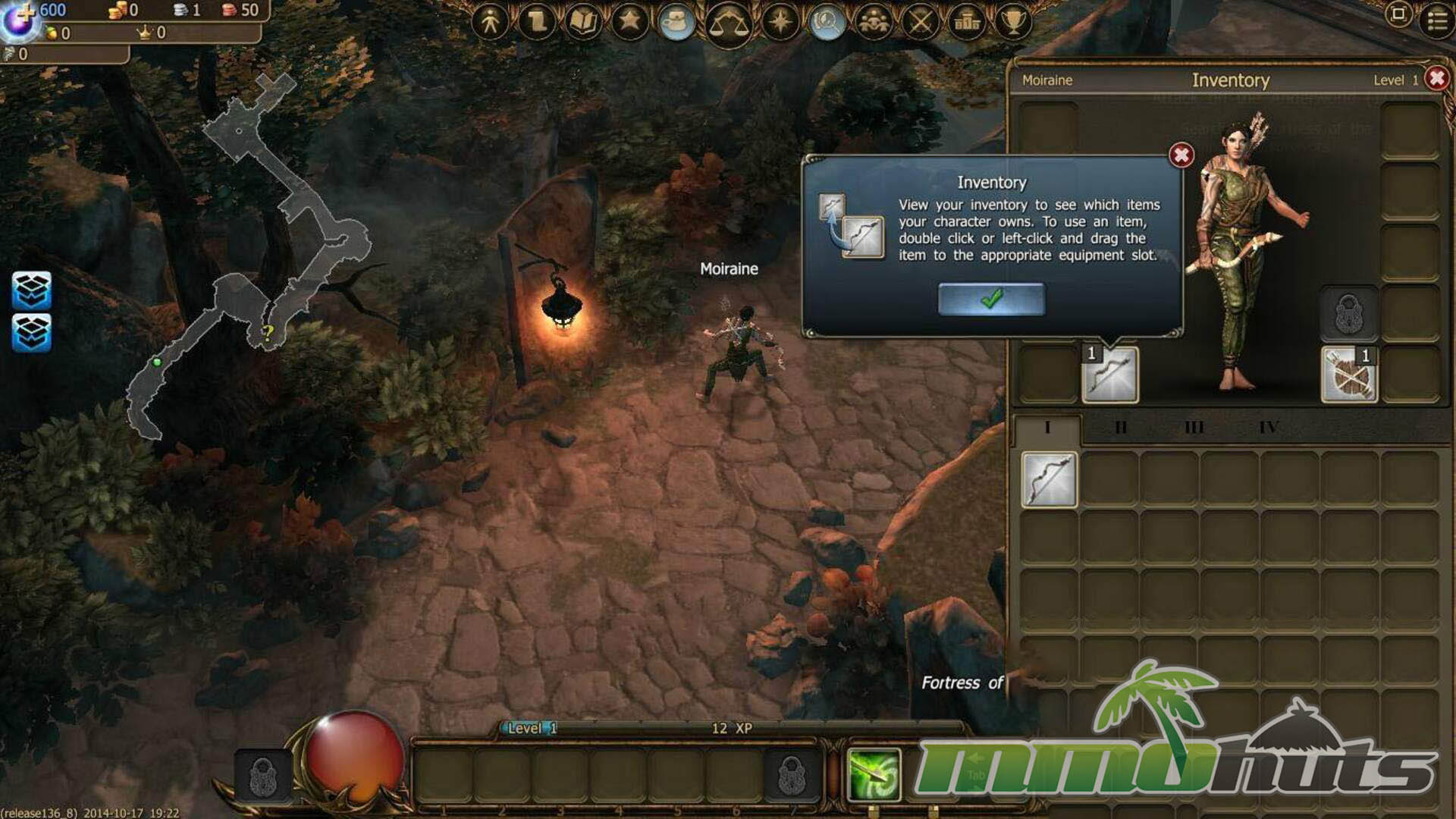Screen dimensions: 1456x819
Task: Close the Inventory panel
Action: 1436,78
